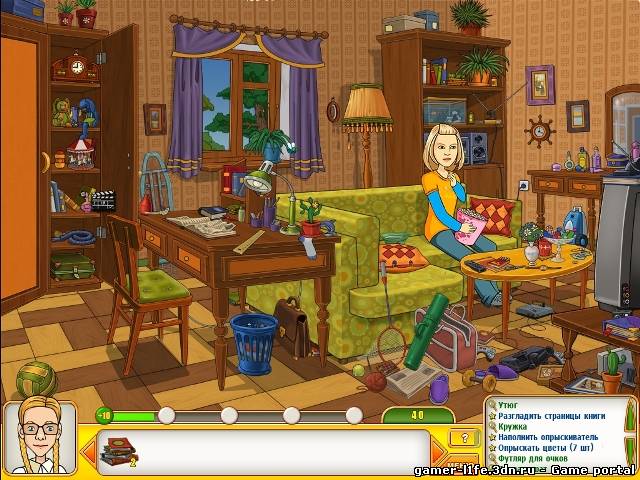The height and width of the screenshot is (480, 640).
Task: Select the 'Кружка' task entry
Action: click(512, 427)
